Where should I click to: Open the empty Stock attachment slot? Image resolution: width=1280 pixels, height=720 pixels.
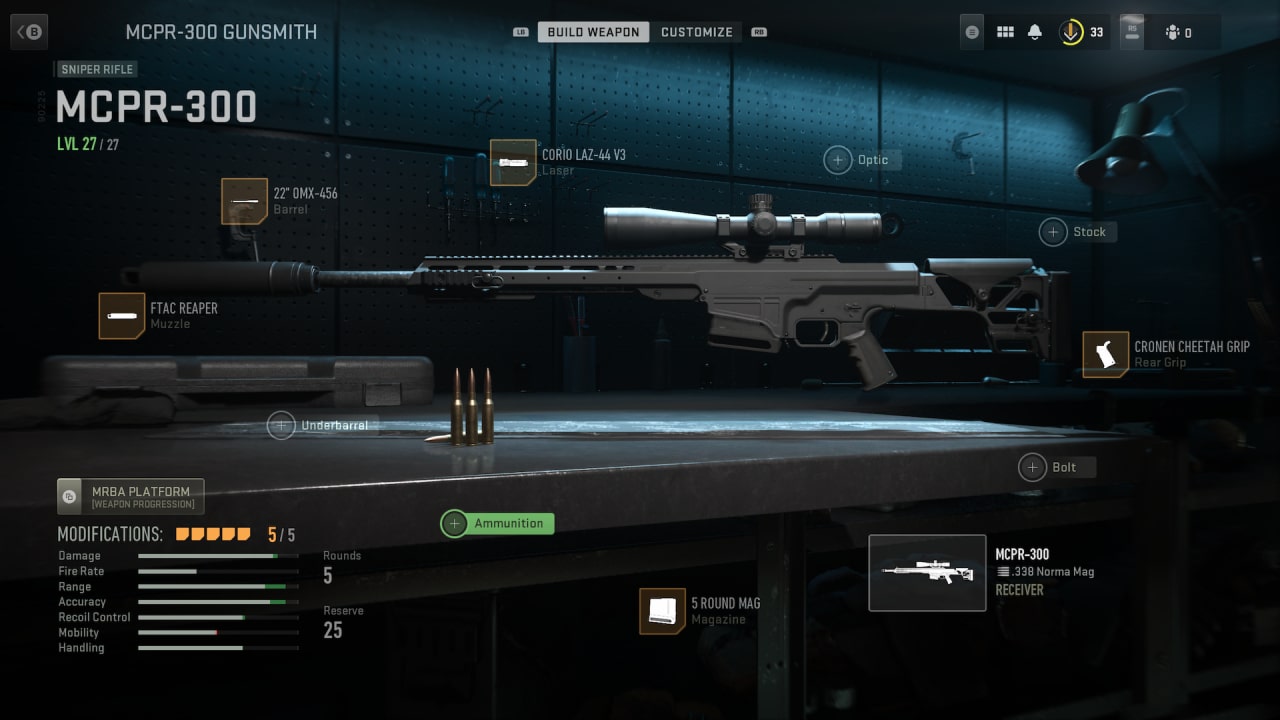click(x=1052, y=231)
